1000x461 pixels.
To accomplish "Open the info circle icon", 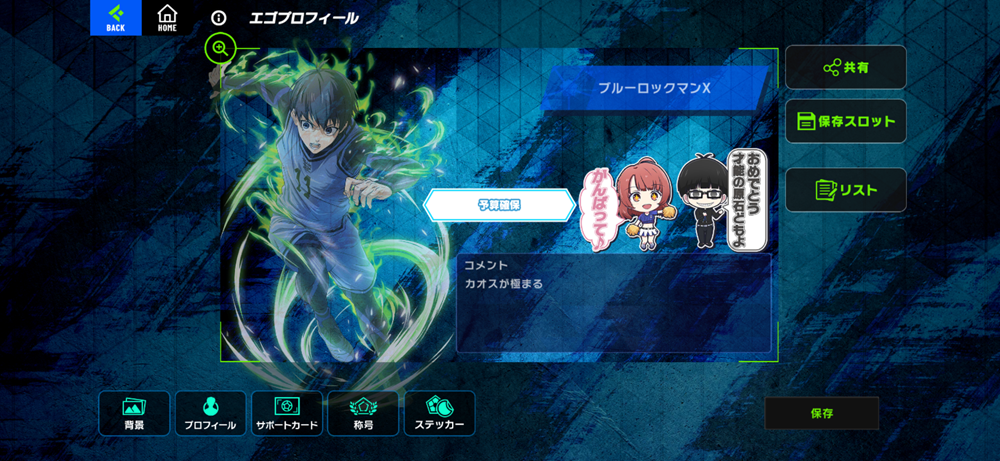I will [219, 18].
